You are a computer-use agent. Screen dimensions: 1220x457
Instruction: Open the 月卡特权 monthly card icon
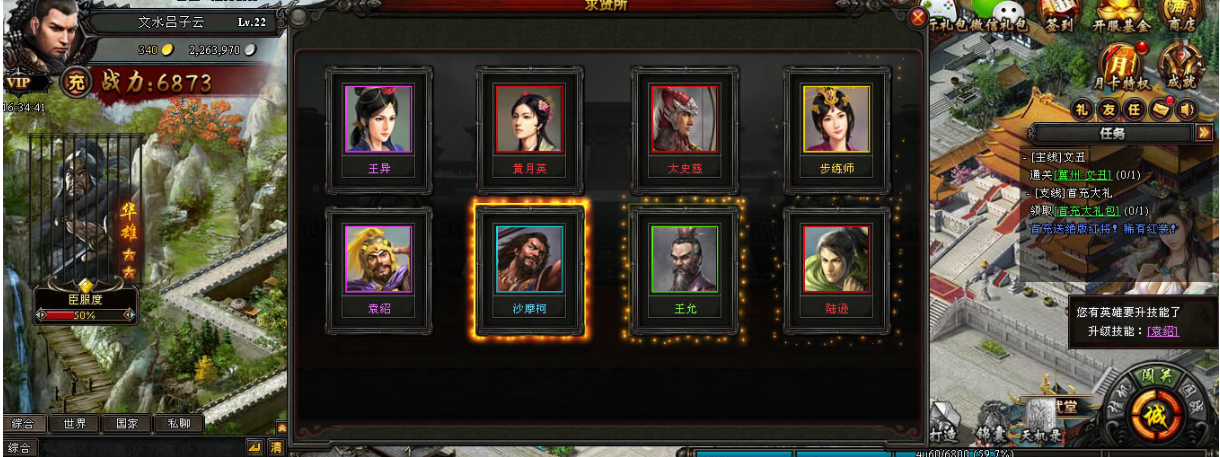coord(1122,68)
